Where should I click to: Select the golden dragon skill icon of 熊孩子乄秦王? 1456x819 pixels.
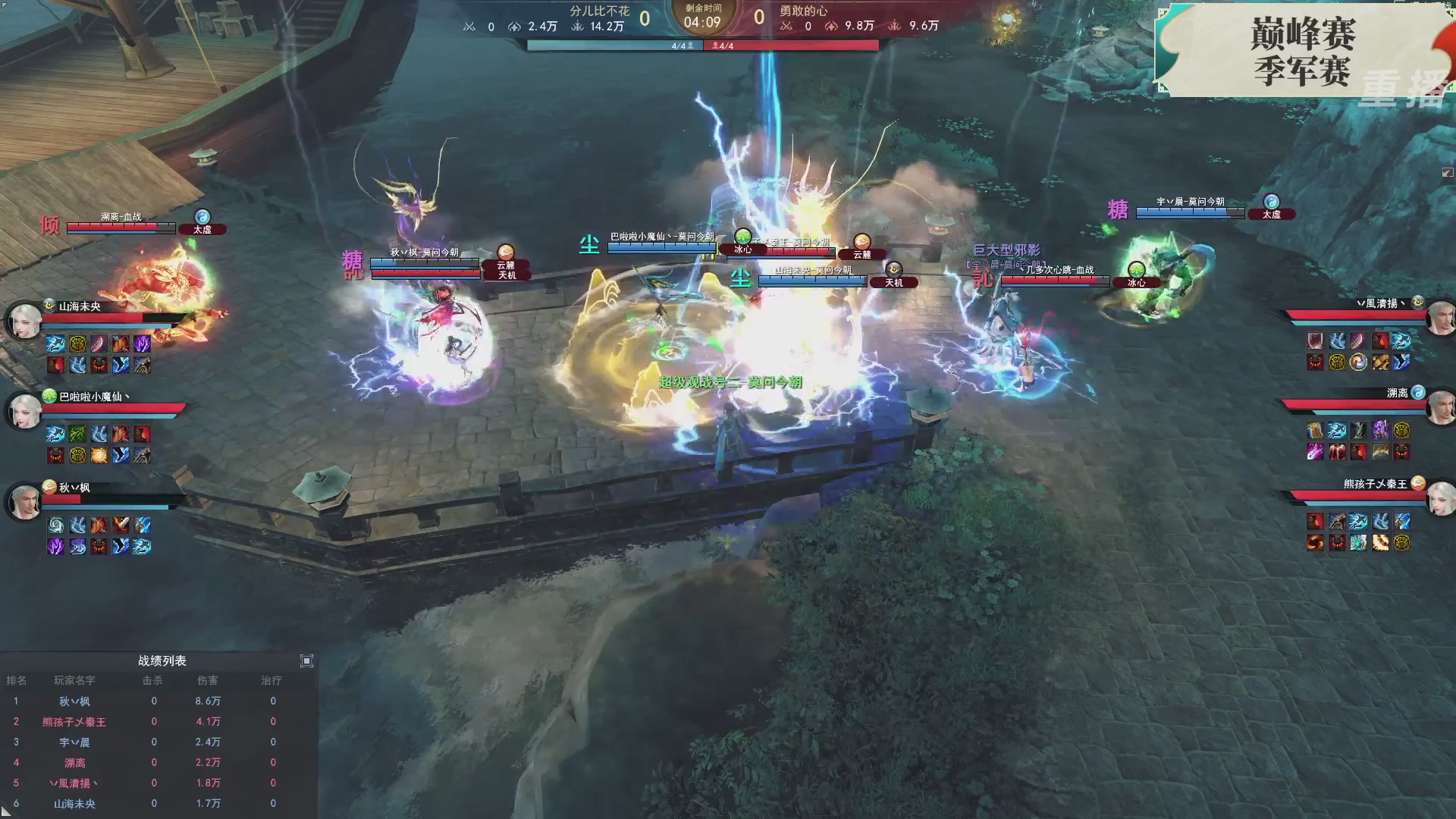(1380, 542)
